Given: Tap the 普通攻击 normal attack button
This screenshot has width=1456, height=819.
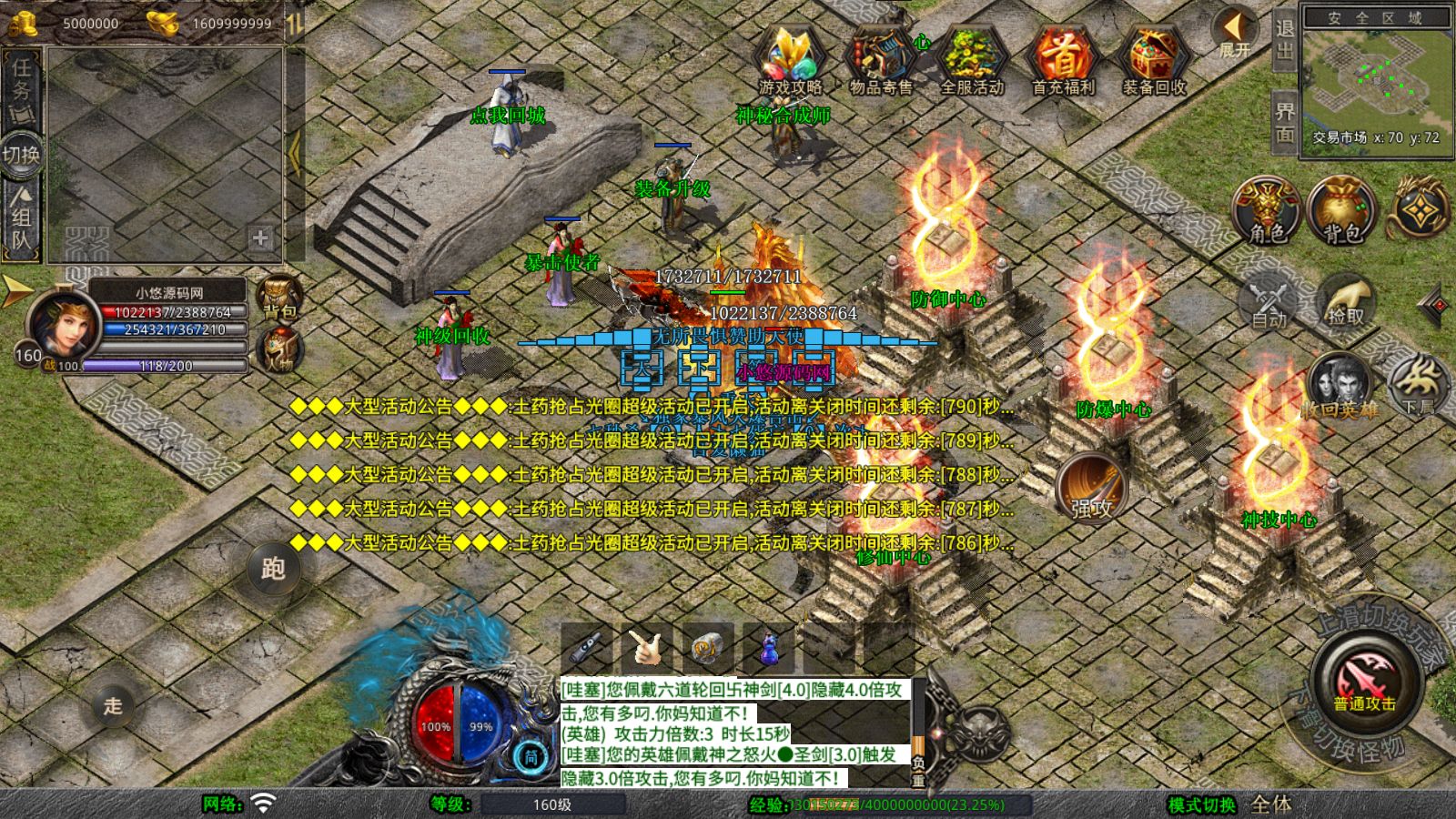Looking at the screenshot, I should click(x=1365, y=682).
